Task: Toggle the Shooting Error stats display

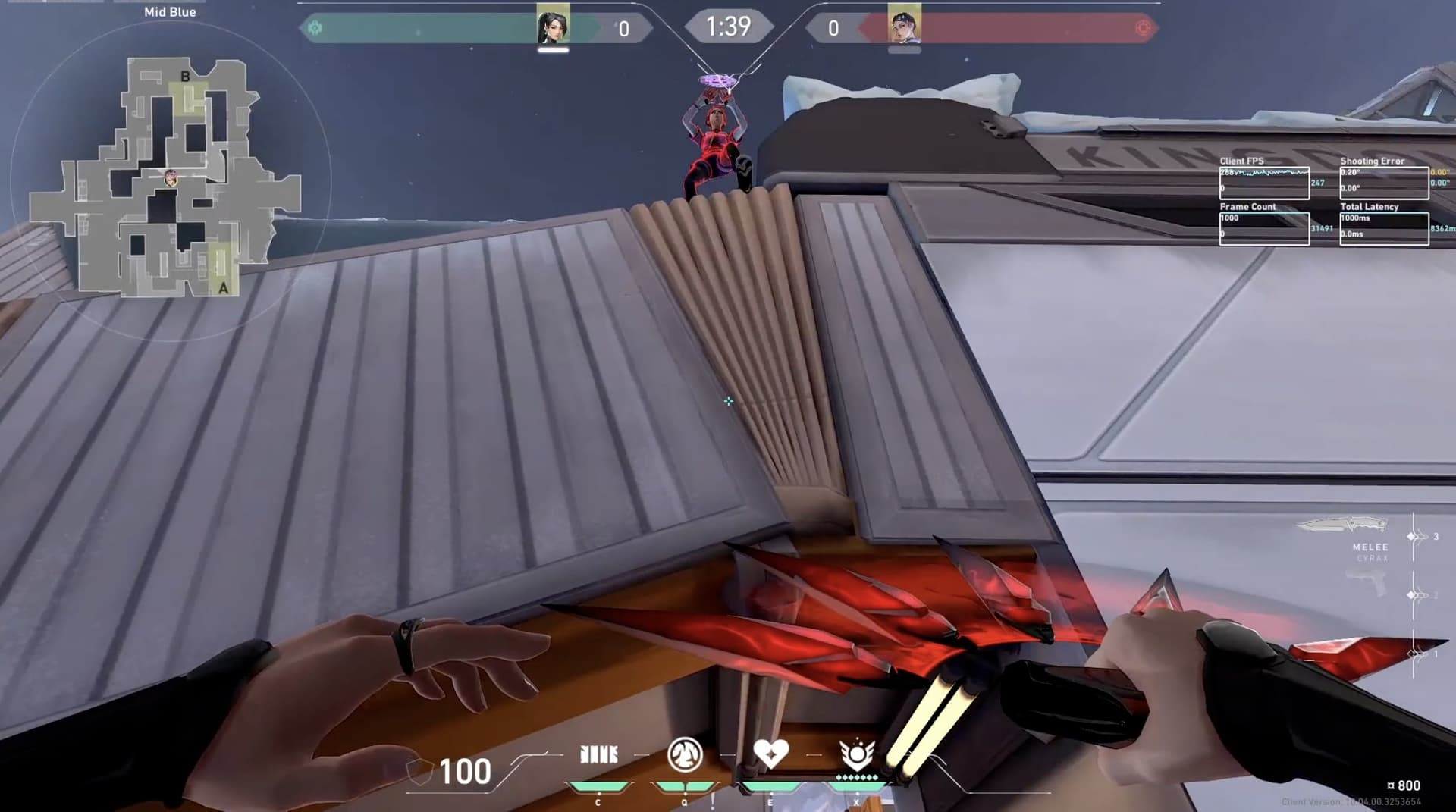Action: coord(1384,180)
